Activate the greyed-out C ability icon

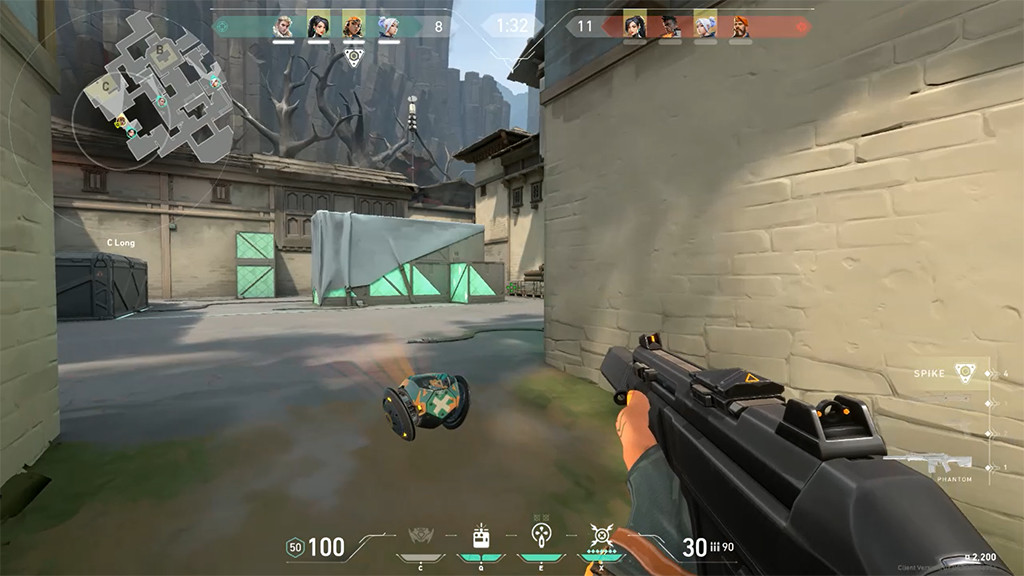pyautogui.click(x=420, y=537)
